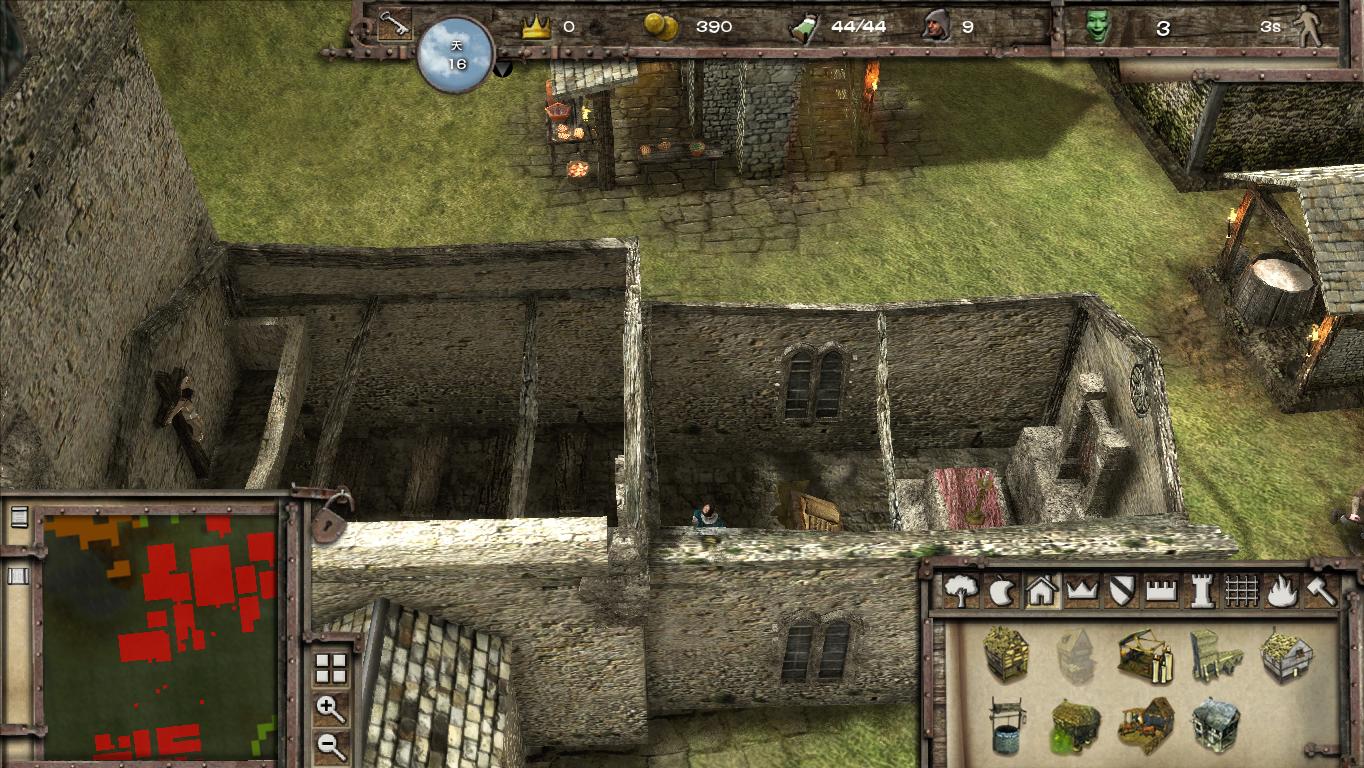Screen dimensions: 1364x768
Task: Zoom out with the minus magnifier
Action: pyautogui.click(x=330, y=745)
